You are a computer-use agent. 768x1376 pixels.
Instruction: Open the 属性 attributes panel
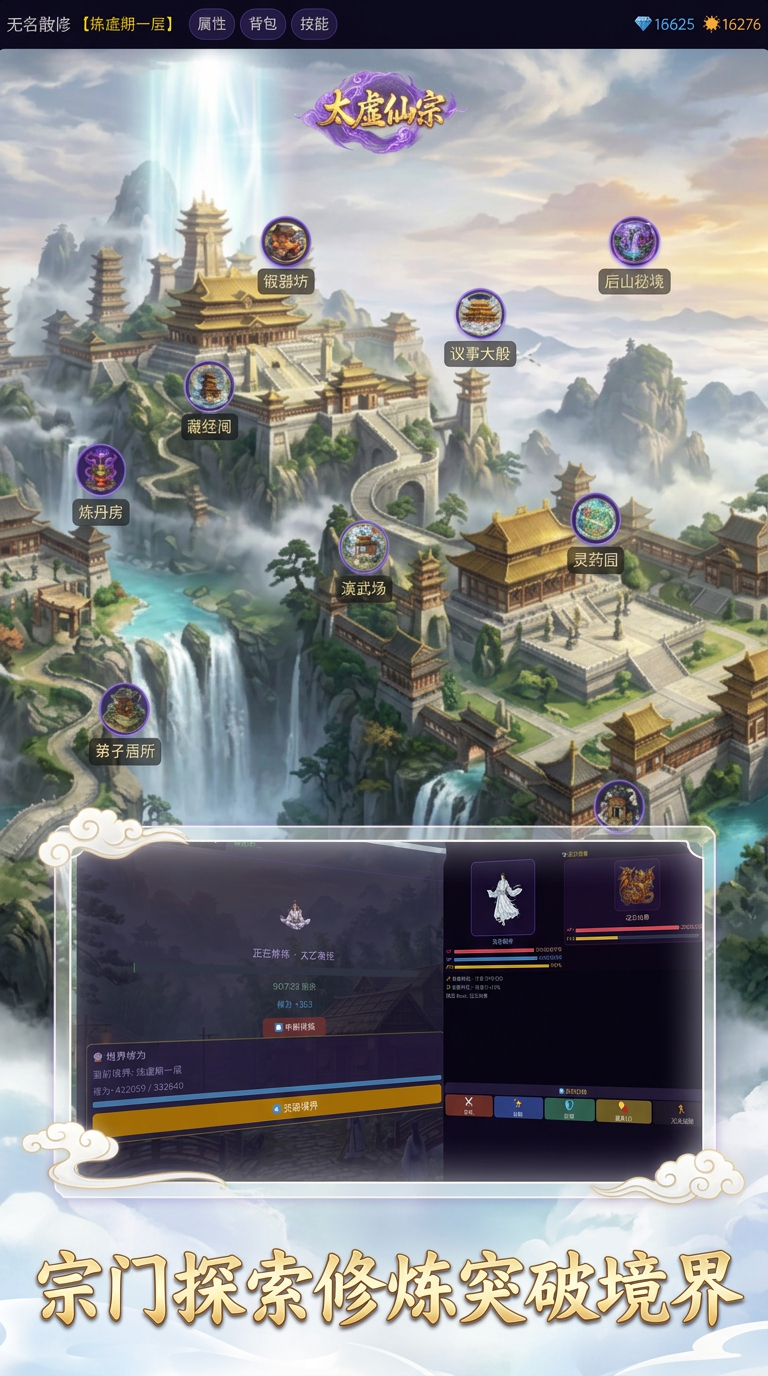[x=211, y=24]
